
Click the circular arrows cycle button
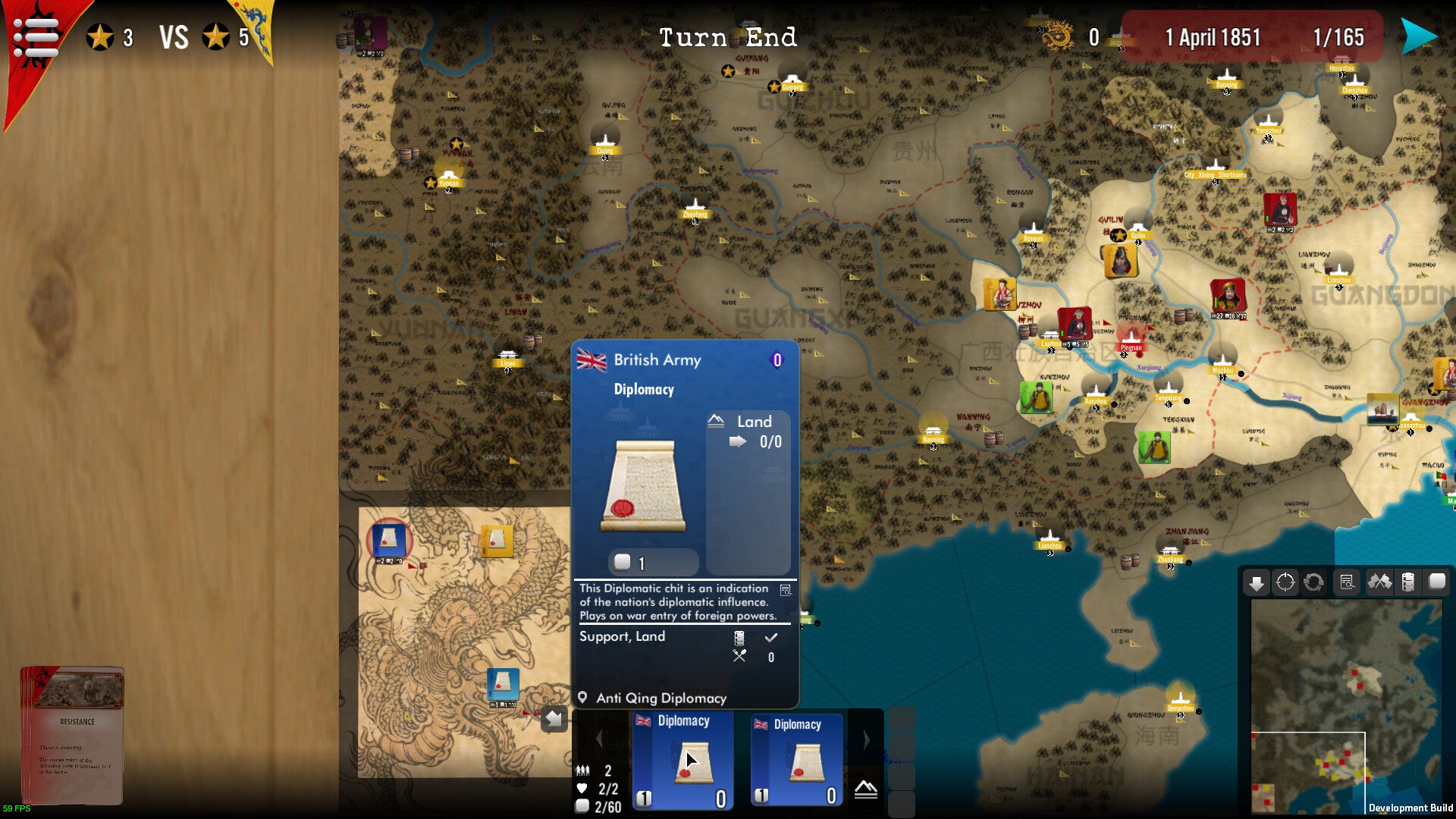(x=1313, y=582)
